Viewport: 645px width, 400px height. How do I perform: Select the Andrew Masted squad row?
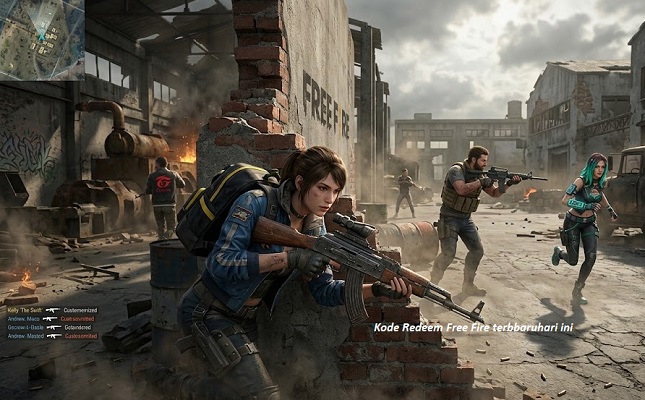[26, 336]
